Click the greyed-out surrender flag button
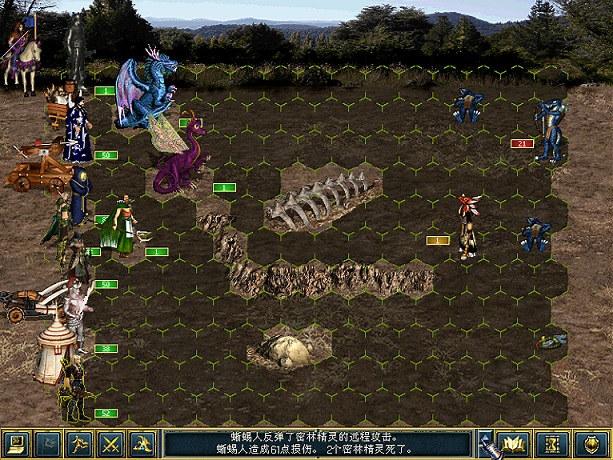This screenshot has width=613, height=460. [47, 443]
